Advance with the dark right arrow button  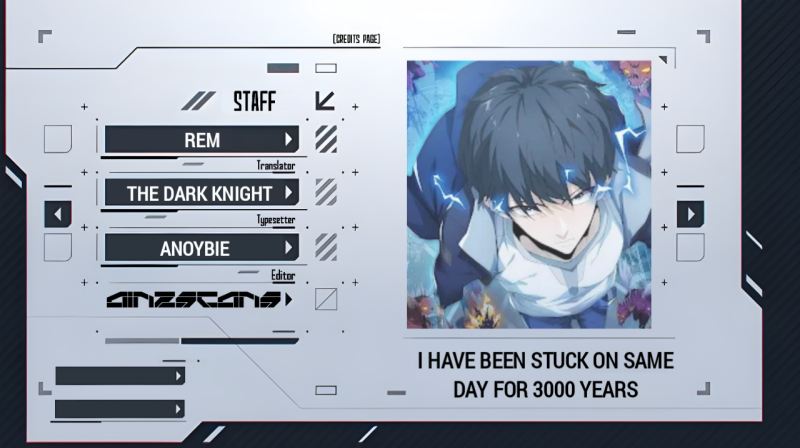pyautogui.click(x=690, y=213)
